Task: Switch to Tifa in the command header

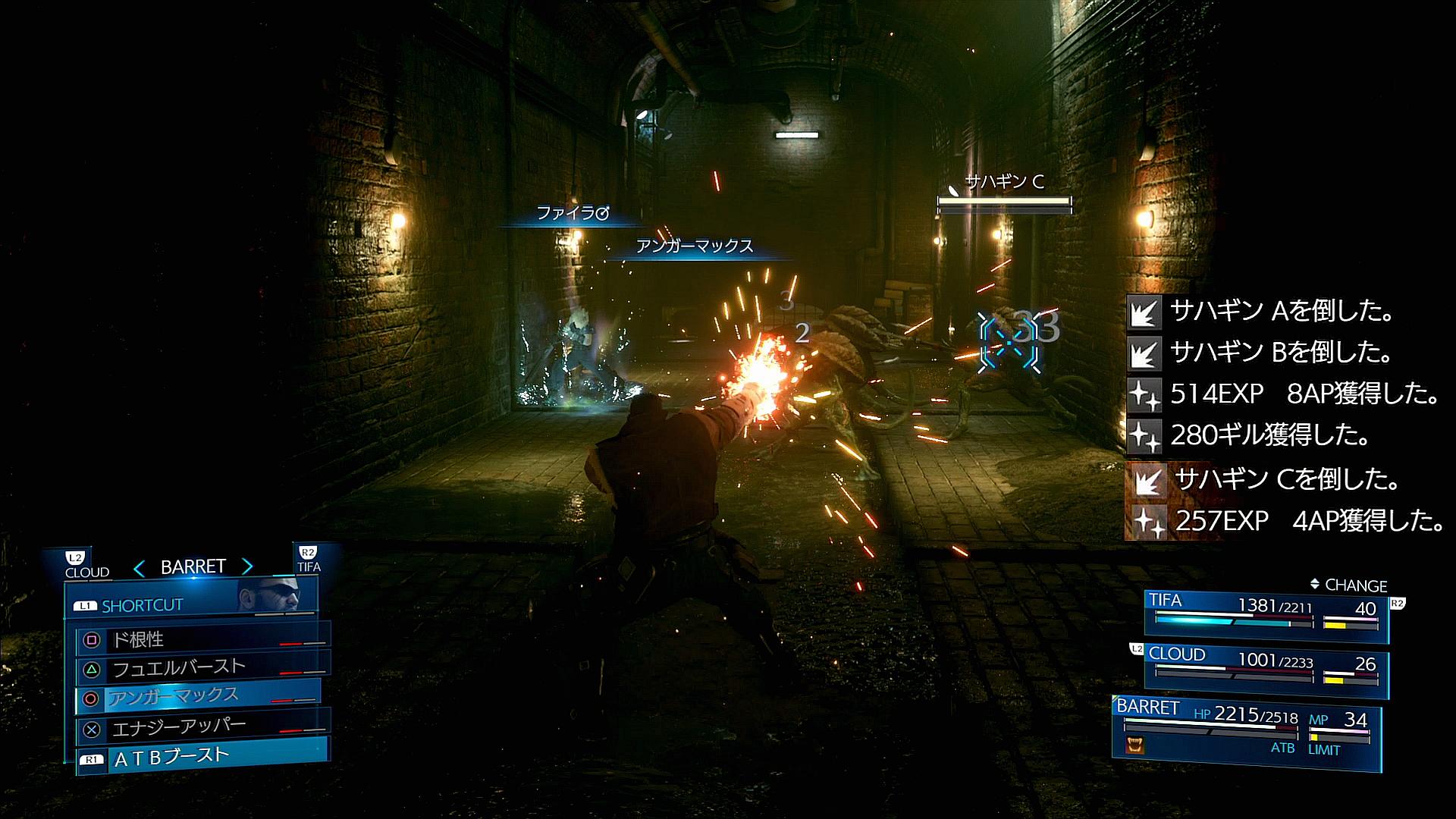Action: point(309,560)
